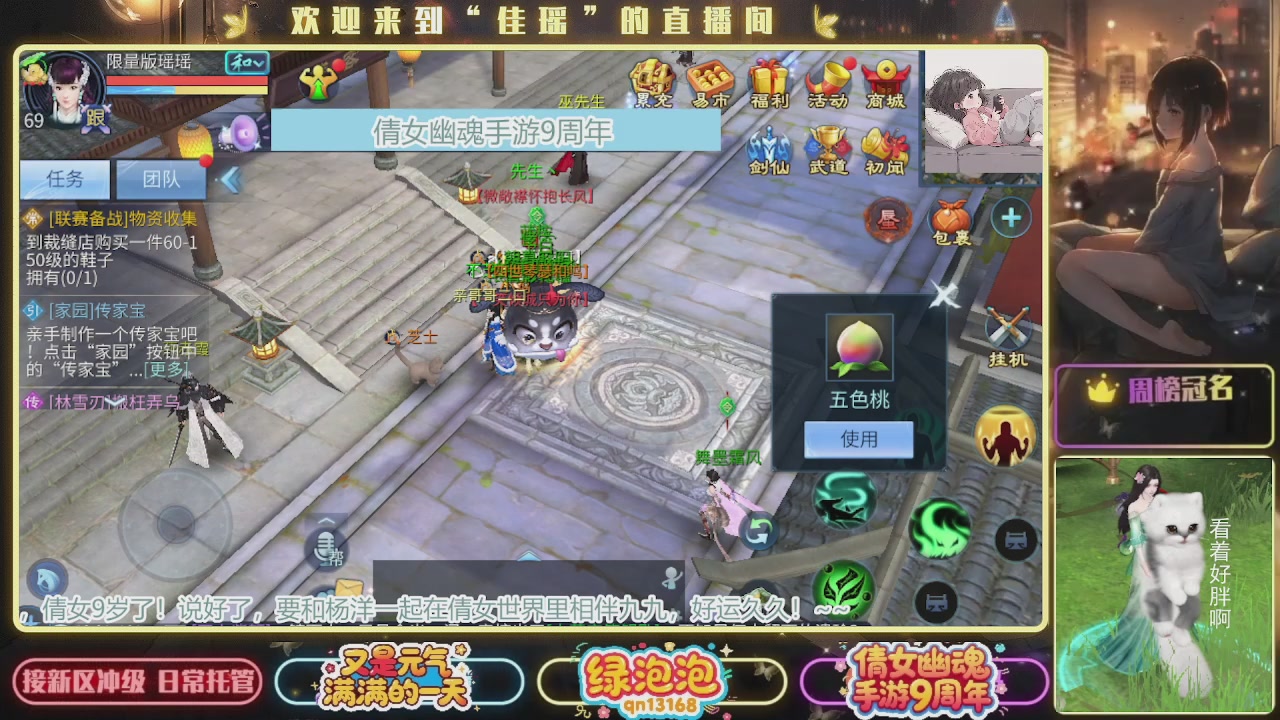Switch to the 团队 tab
Screen dimensions: 1280x720
(160, 180)
